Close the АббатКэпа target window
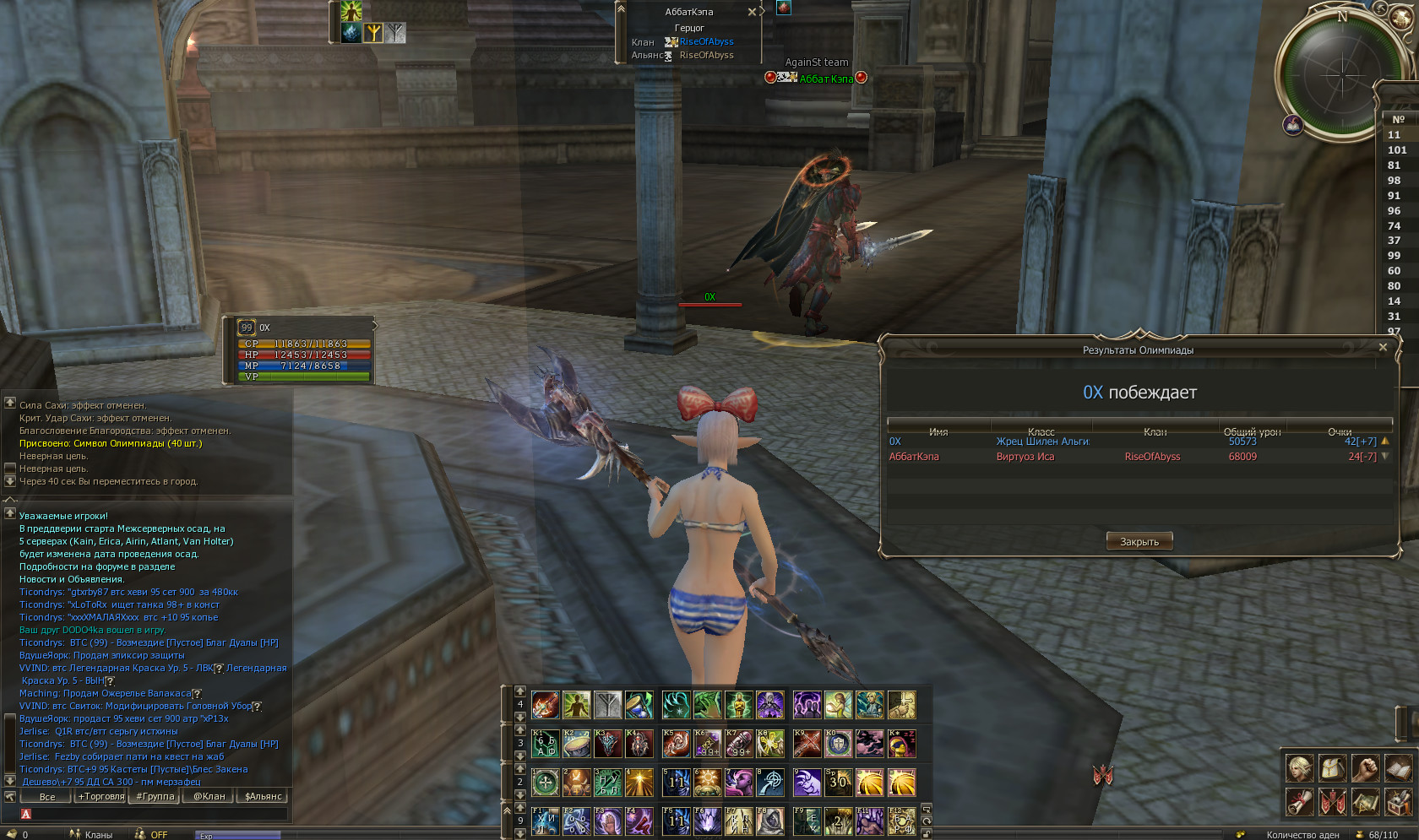The image size is (1419, 840). click(752, 12)
